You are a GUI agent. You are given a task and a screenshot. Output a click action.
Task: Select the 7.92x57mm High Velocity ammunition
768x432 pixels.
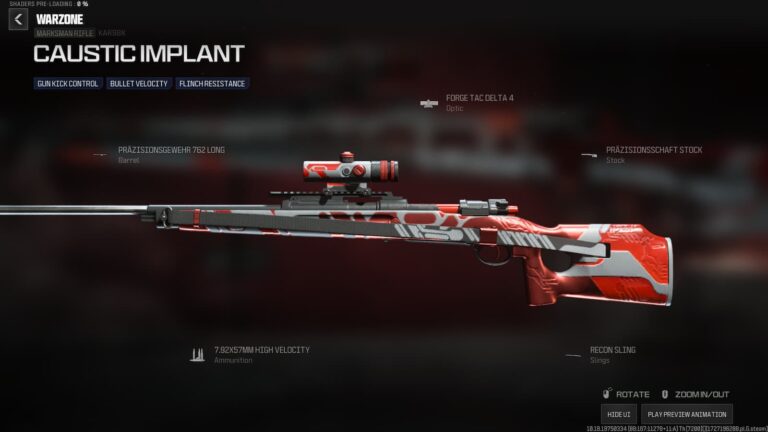pyautogui.click(x=261, y=350)
